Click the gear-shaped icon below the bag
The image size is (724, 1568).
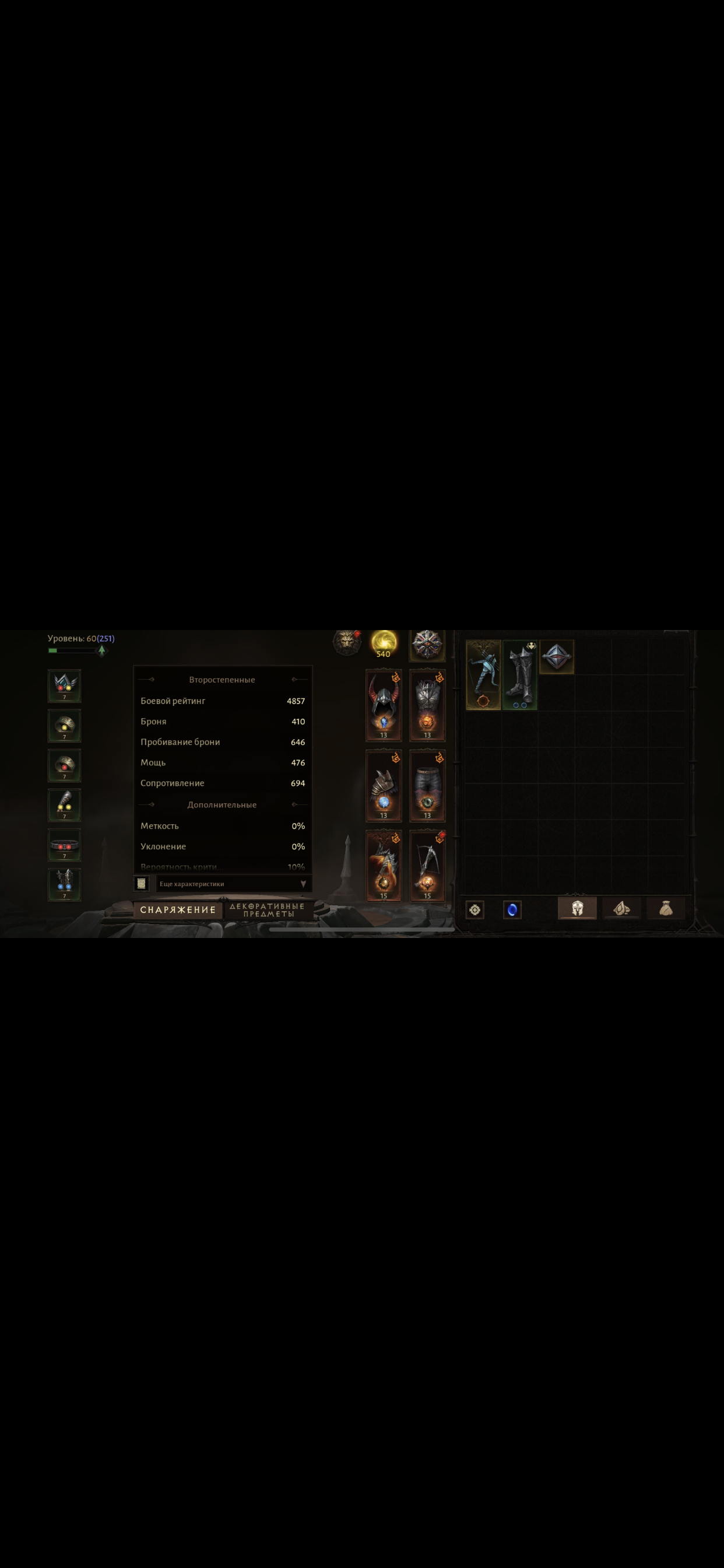click(x=475, y=909)
